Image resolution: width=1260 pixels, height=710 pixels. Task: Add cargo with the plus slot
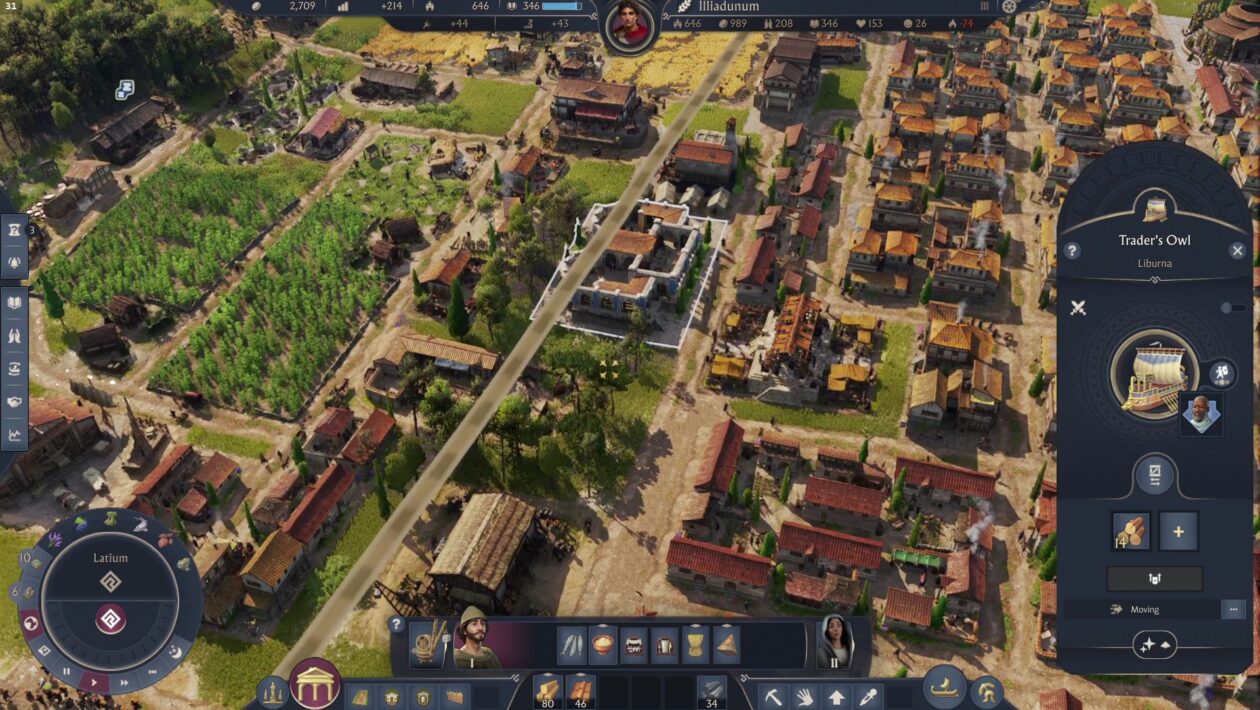(x=1178, y=531)
